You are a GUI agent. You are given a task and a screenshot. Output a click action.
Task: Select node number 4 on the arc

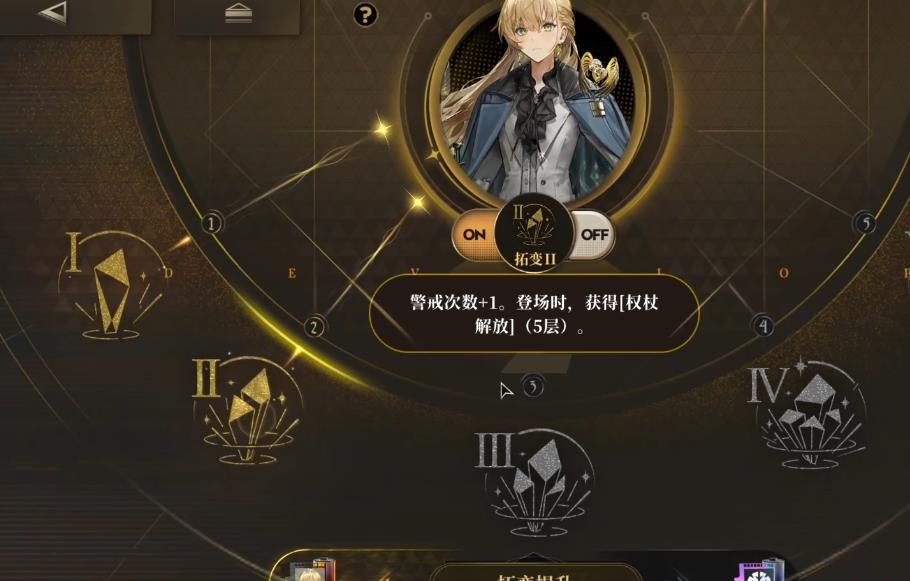[x=764, y=325]
